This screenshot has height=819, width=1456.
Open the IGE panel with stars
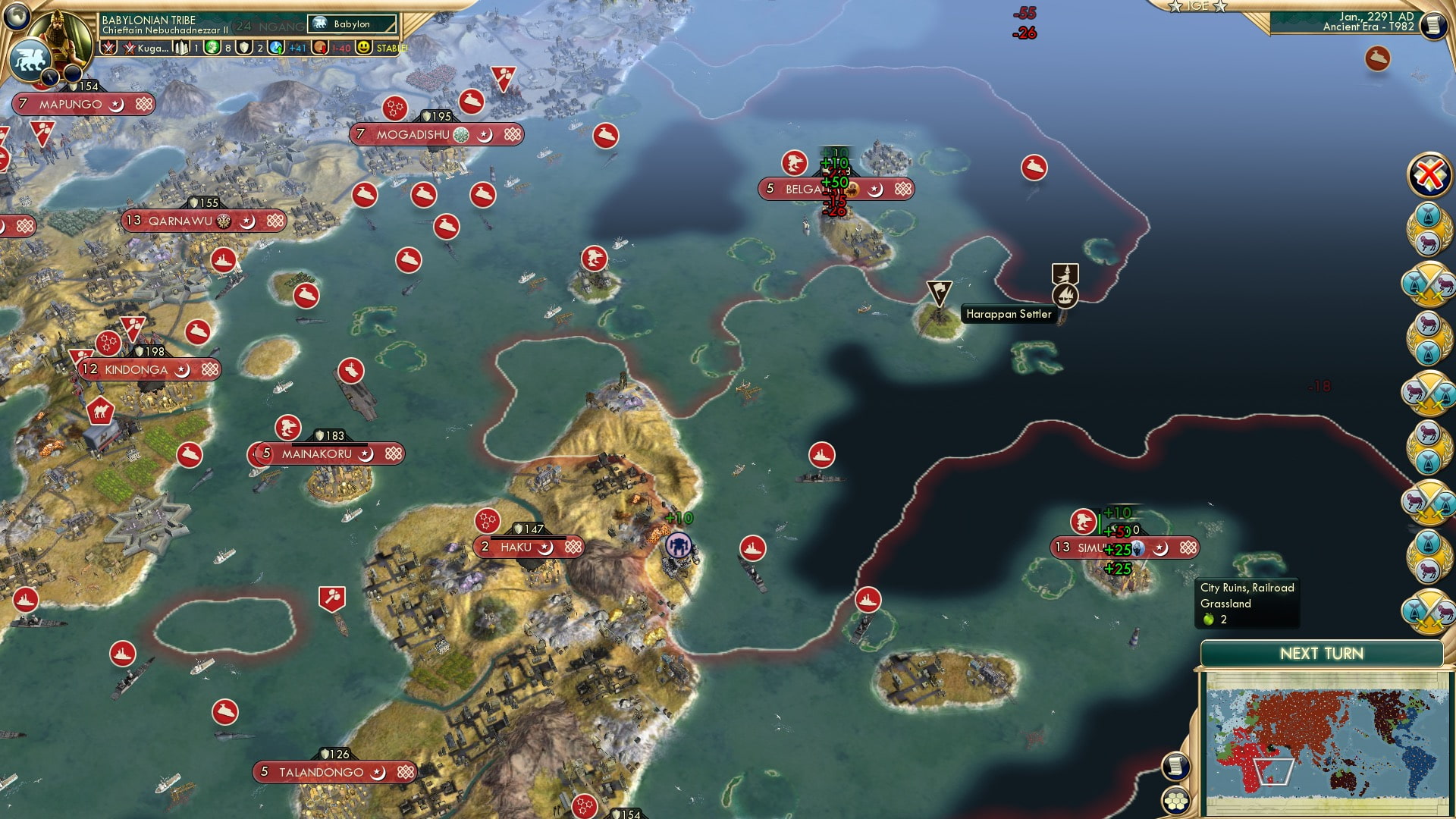[1198, 6]
